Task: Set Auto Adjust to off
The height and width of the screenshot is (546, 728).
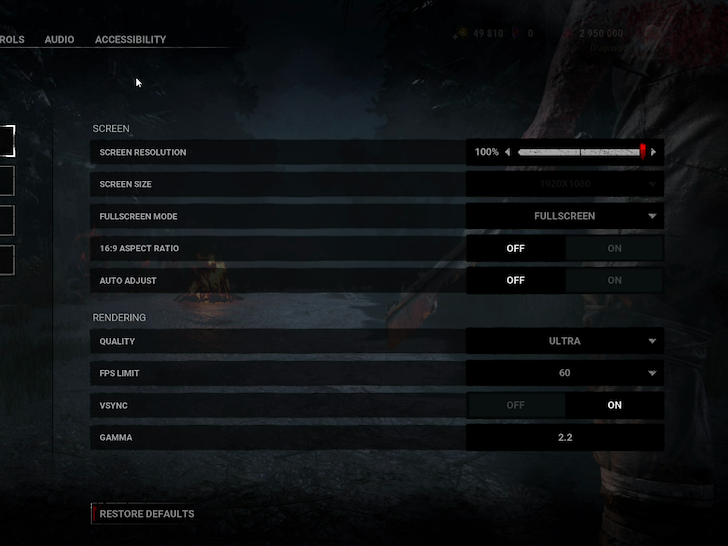Action: pyautogui.click(x=516, y=280)
